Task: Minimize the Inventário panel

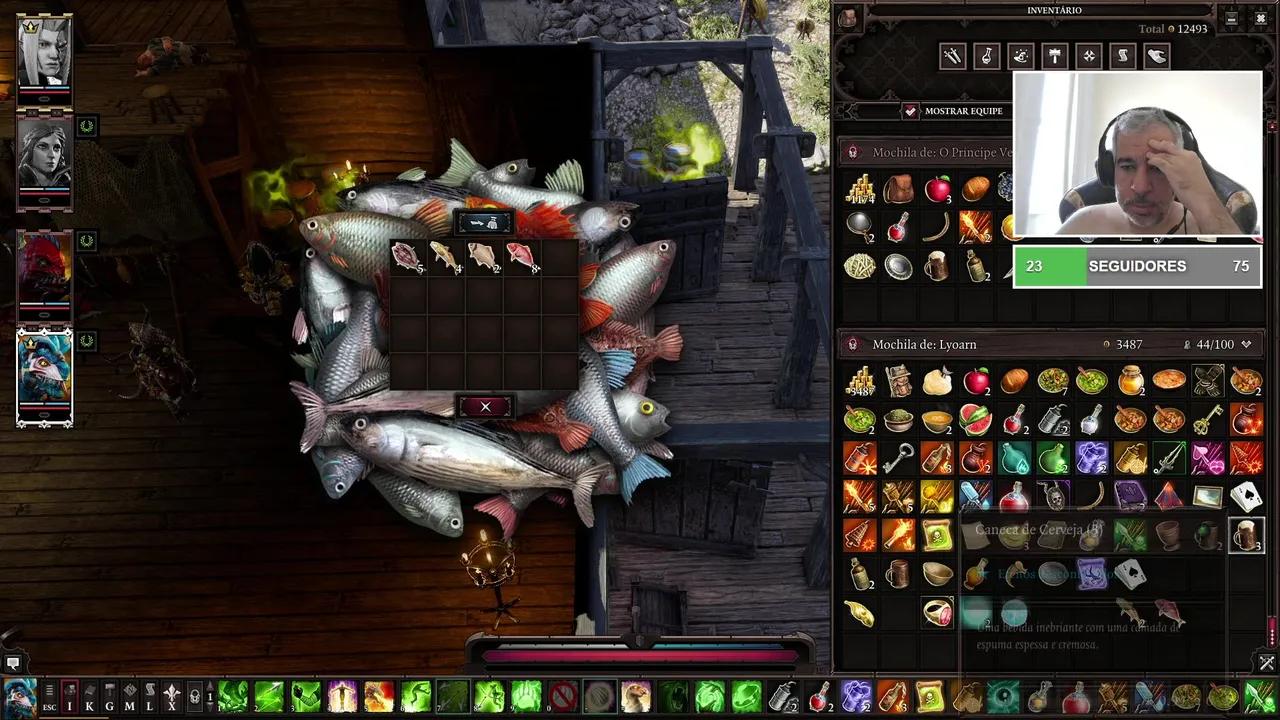Action: tap(1232, 18)
